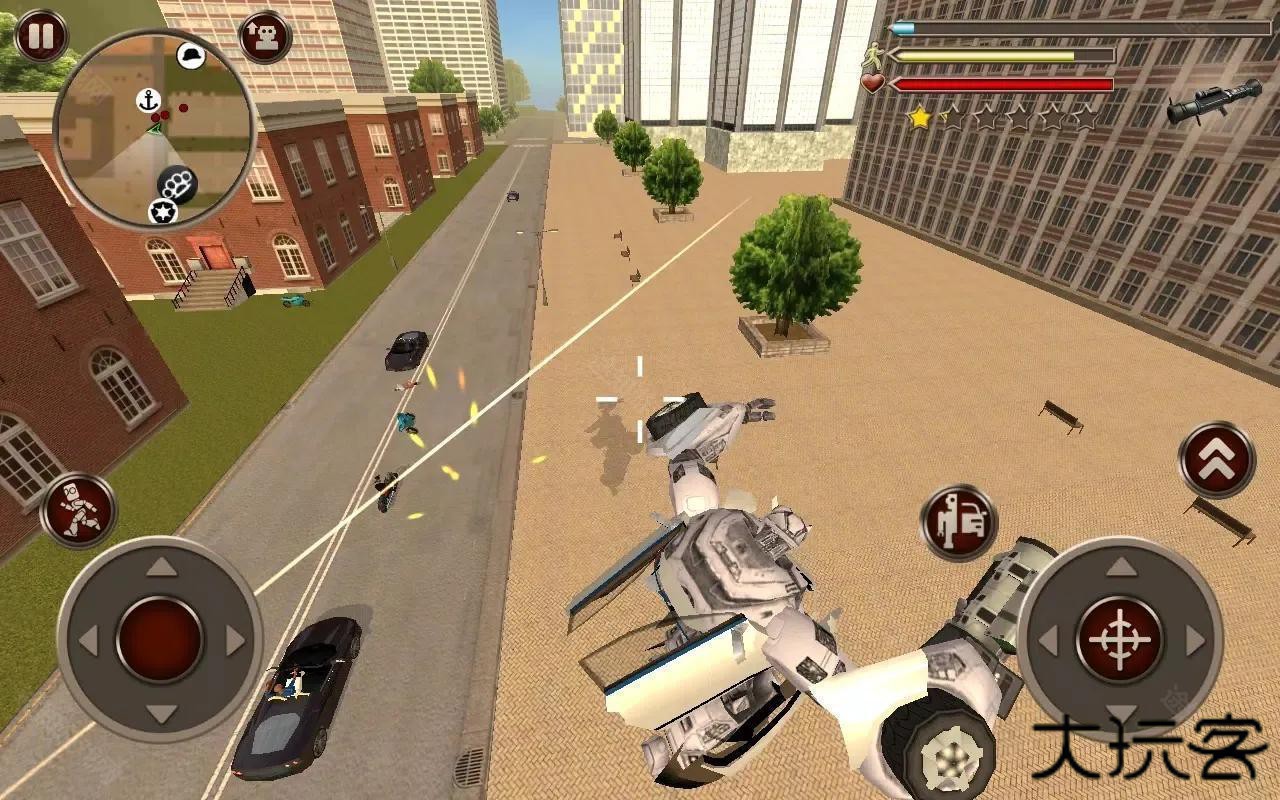Select the brass knuckles marker on minimap

(x=177, y=184)
